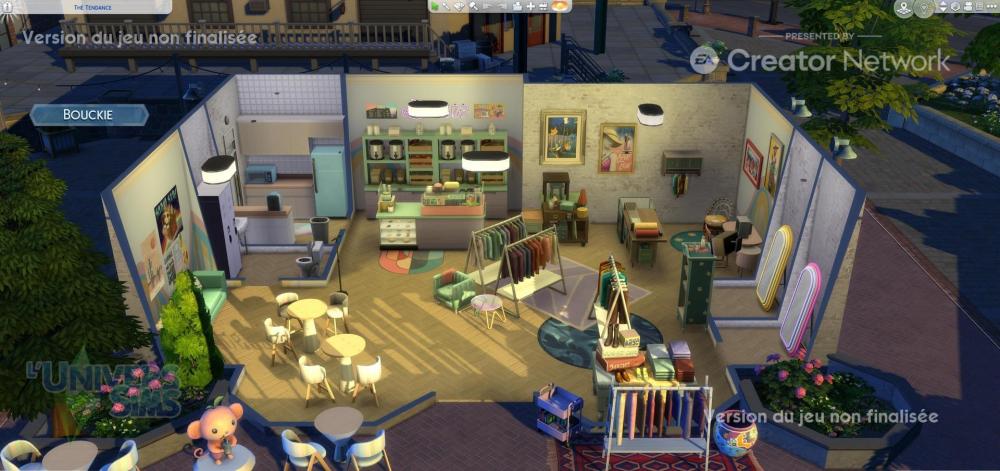This screenshot has width=1000, height=471.
Task: Undo the last build action
Action: pos(487,6)
